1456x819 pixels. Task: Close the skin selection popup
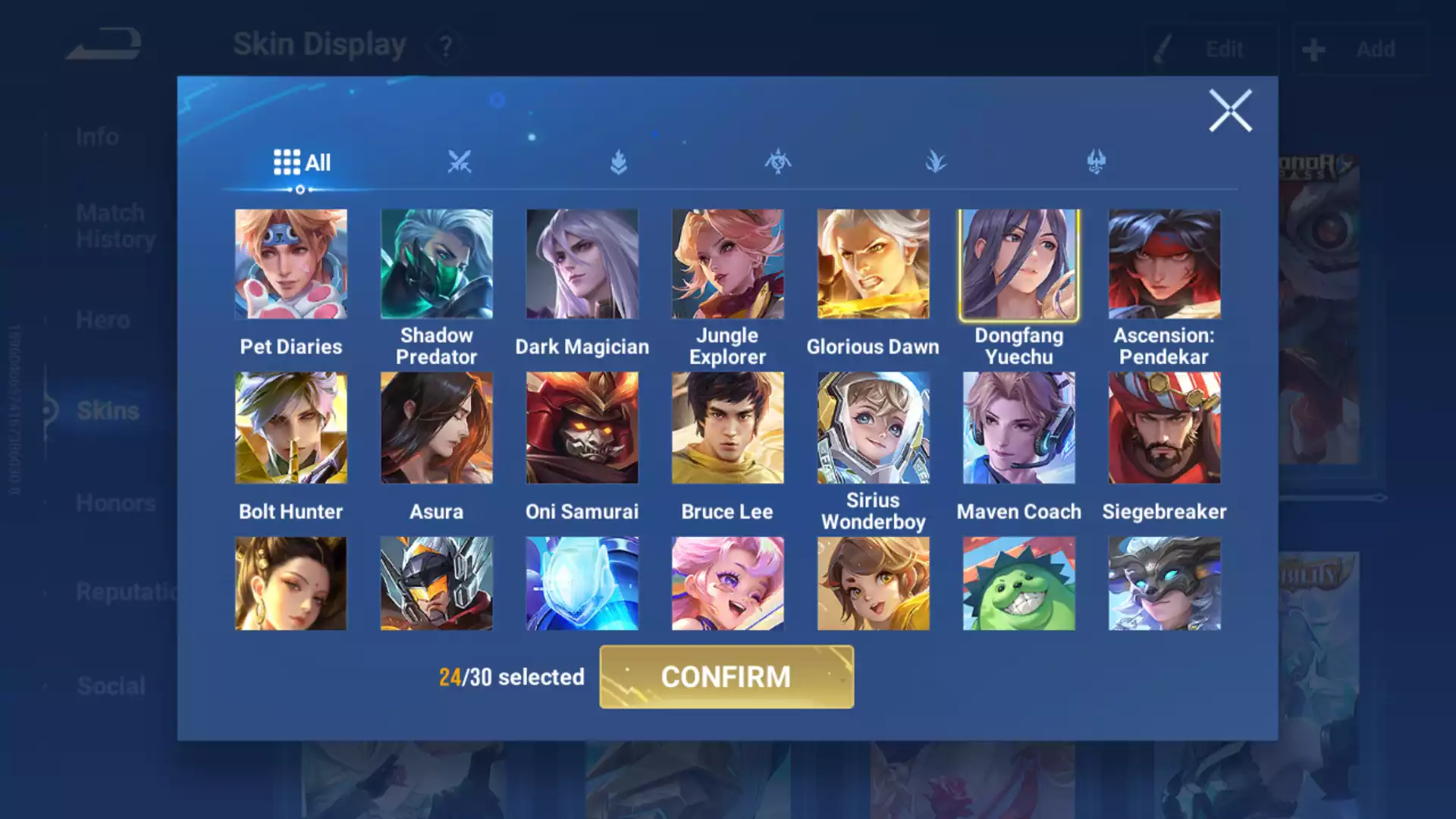(x=1229, y=111)
